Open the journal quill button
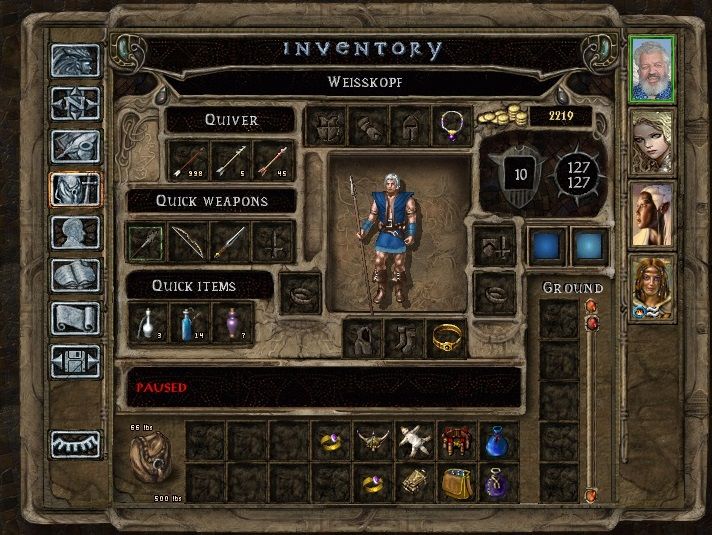The width and height of the screenshot is (712, 535). [77, 146]
